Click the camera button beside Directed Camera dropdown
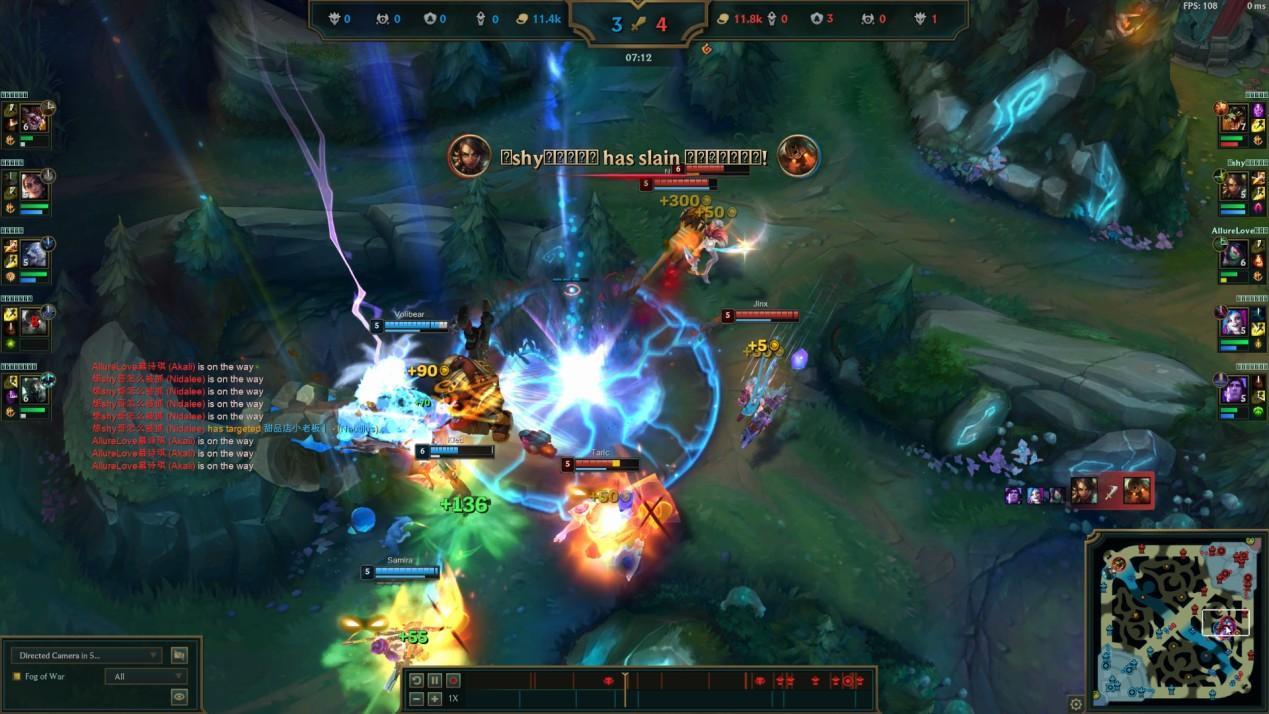The width and height of the screenshot is (1269, 714). 179,655
